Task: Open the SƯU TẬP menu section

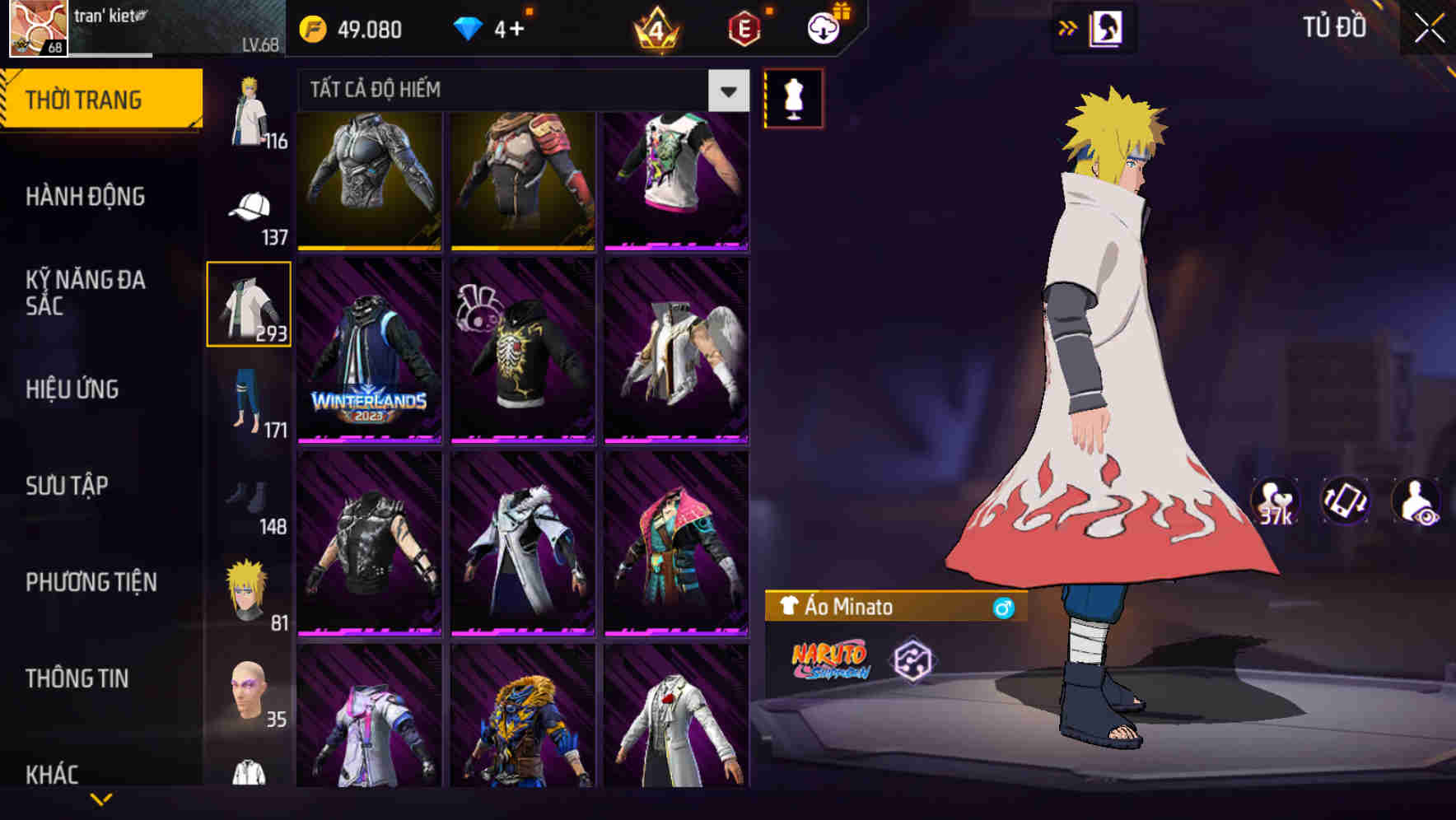Action: (x=68, y=486)
